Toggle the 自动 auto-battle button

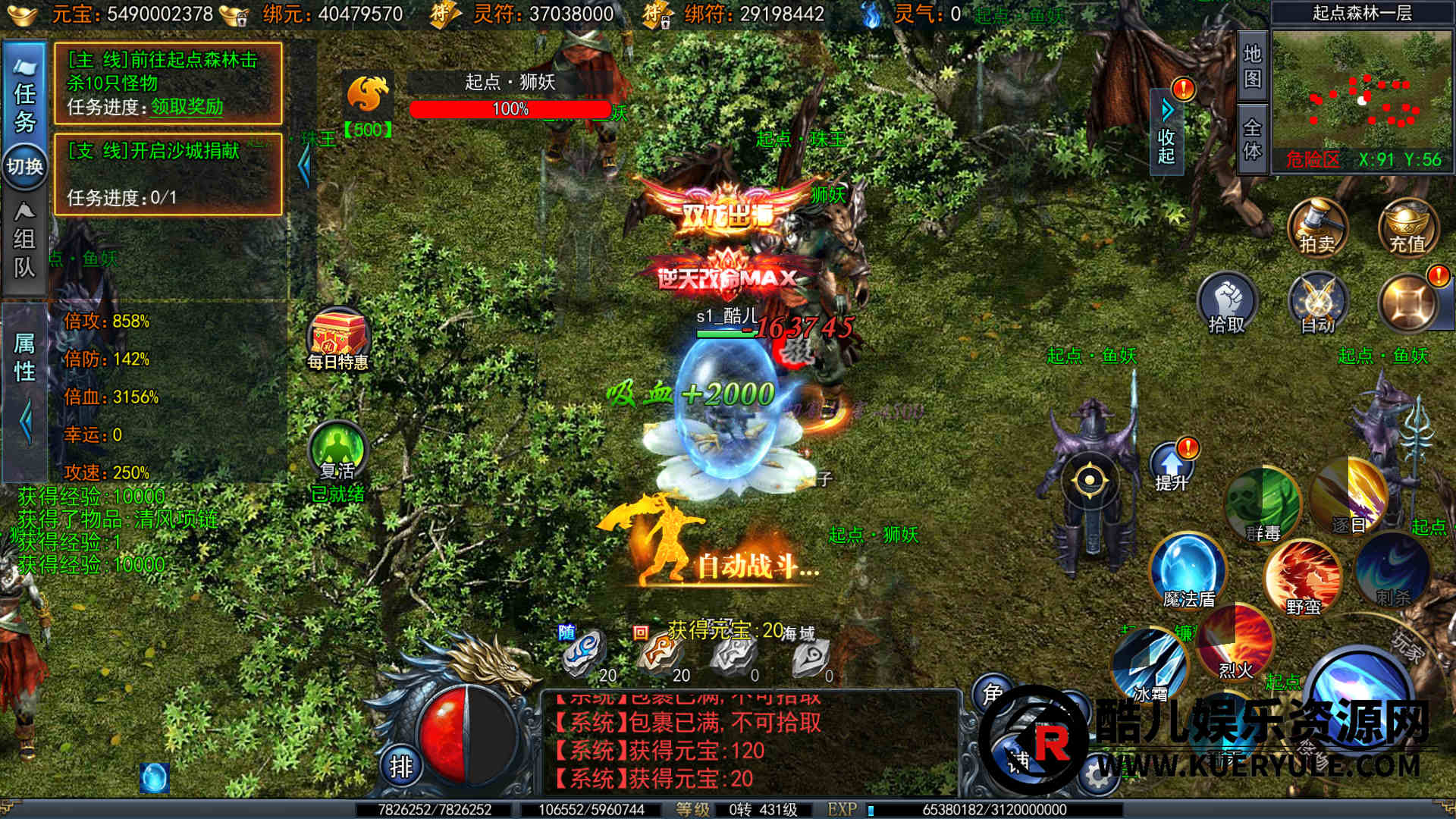[1318, 305]
